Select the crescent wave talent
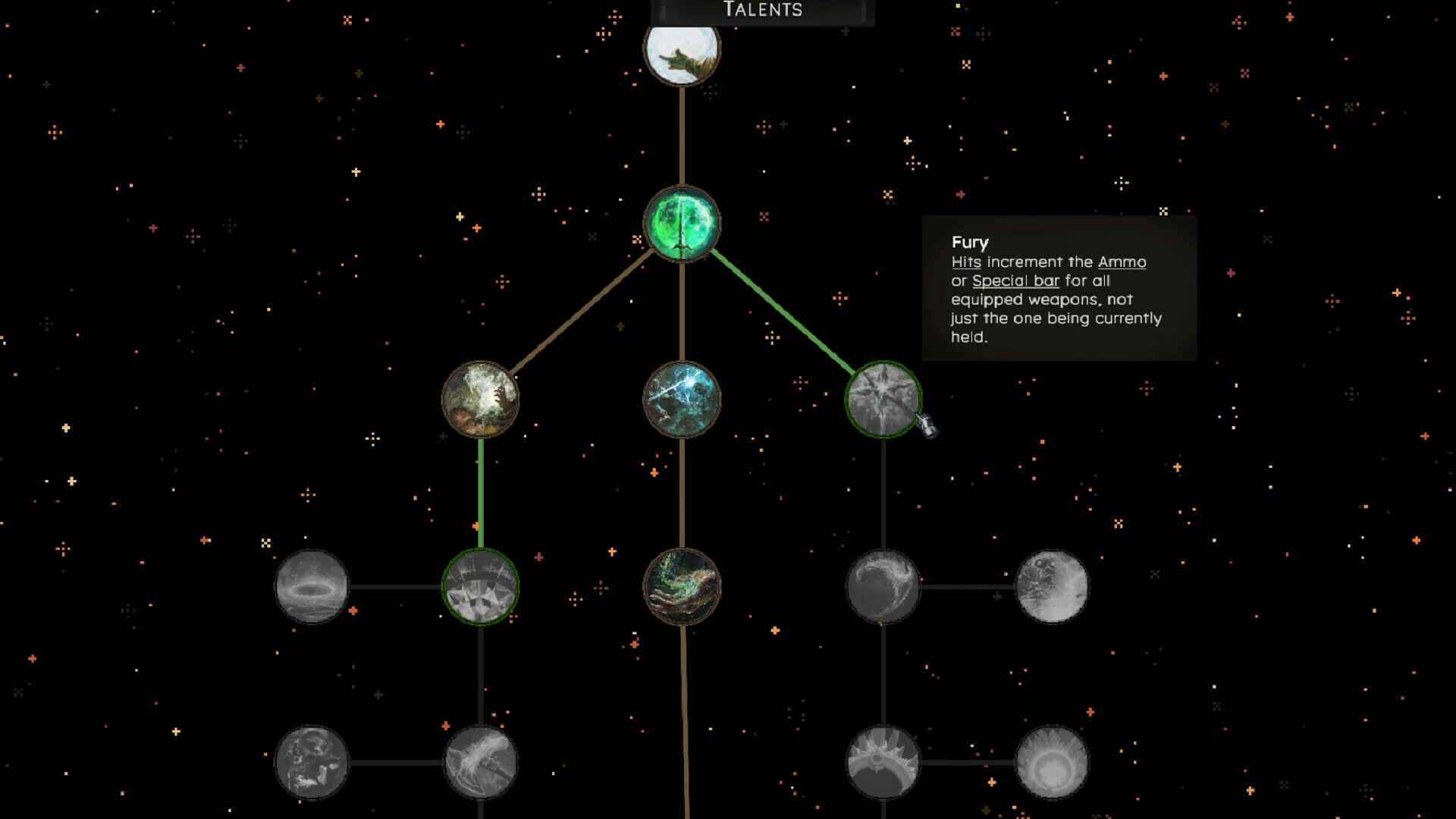This screenshot has height=819, width=1456. click(883, 588)
